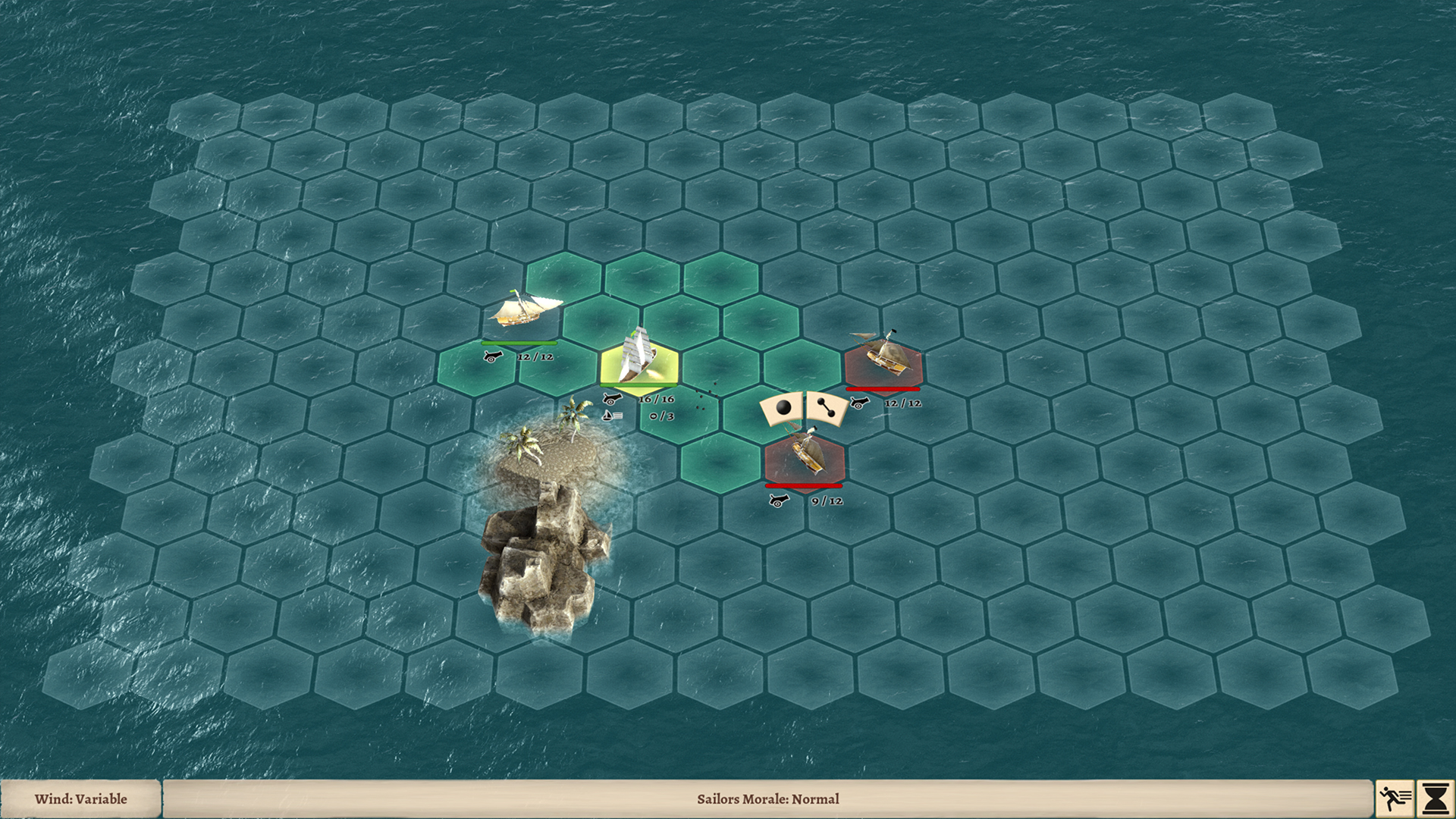Image resolution: width=1456 pixels, height=819 pixels.
Task: Target the enemy ship showing 12/12
Action: [883, 359]
